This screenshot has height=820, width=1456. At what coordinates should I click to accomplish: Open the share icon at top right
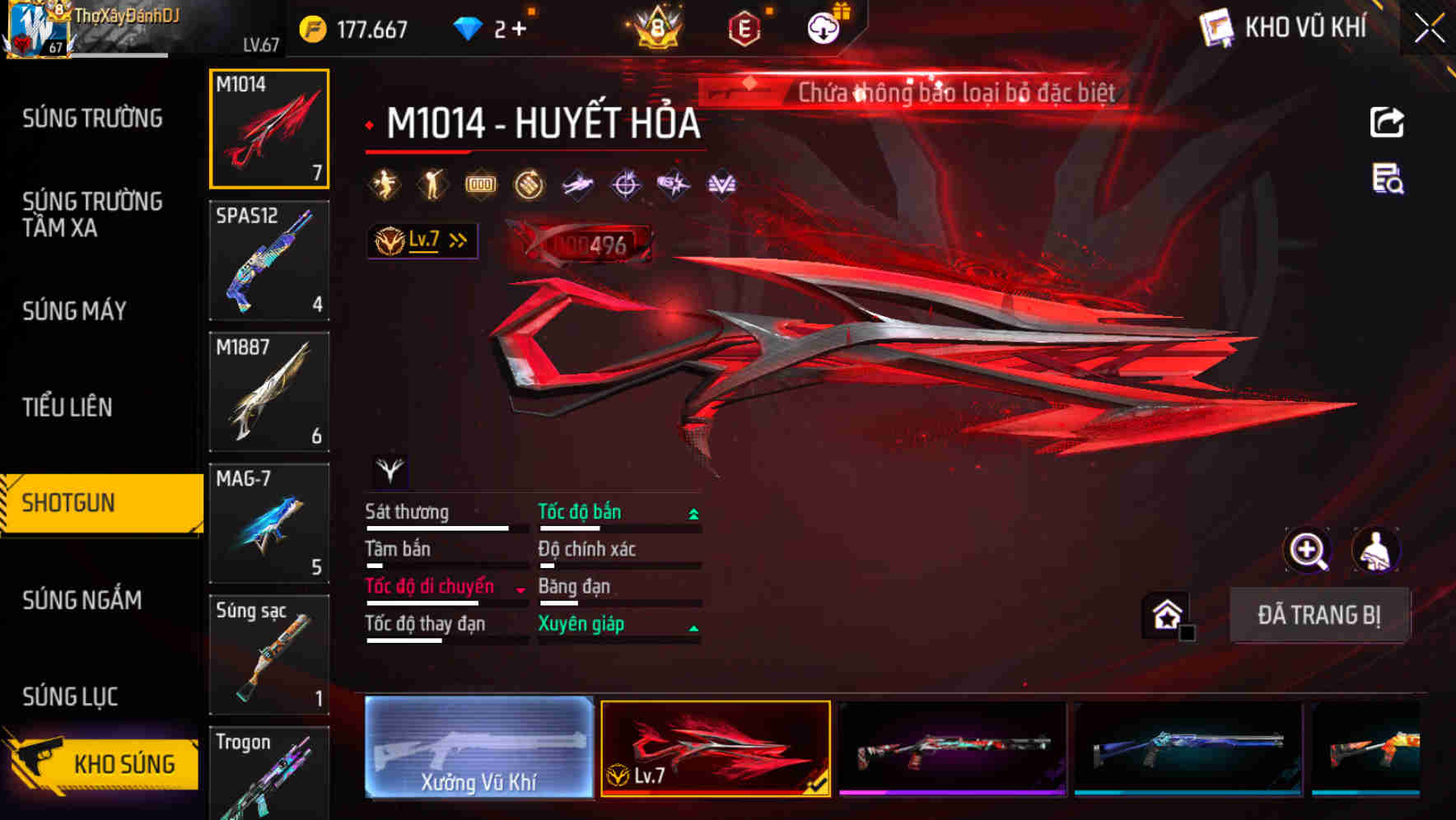1388,122
